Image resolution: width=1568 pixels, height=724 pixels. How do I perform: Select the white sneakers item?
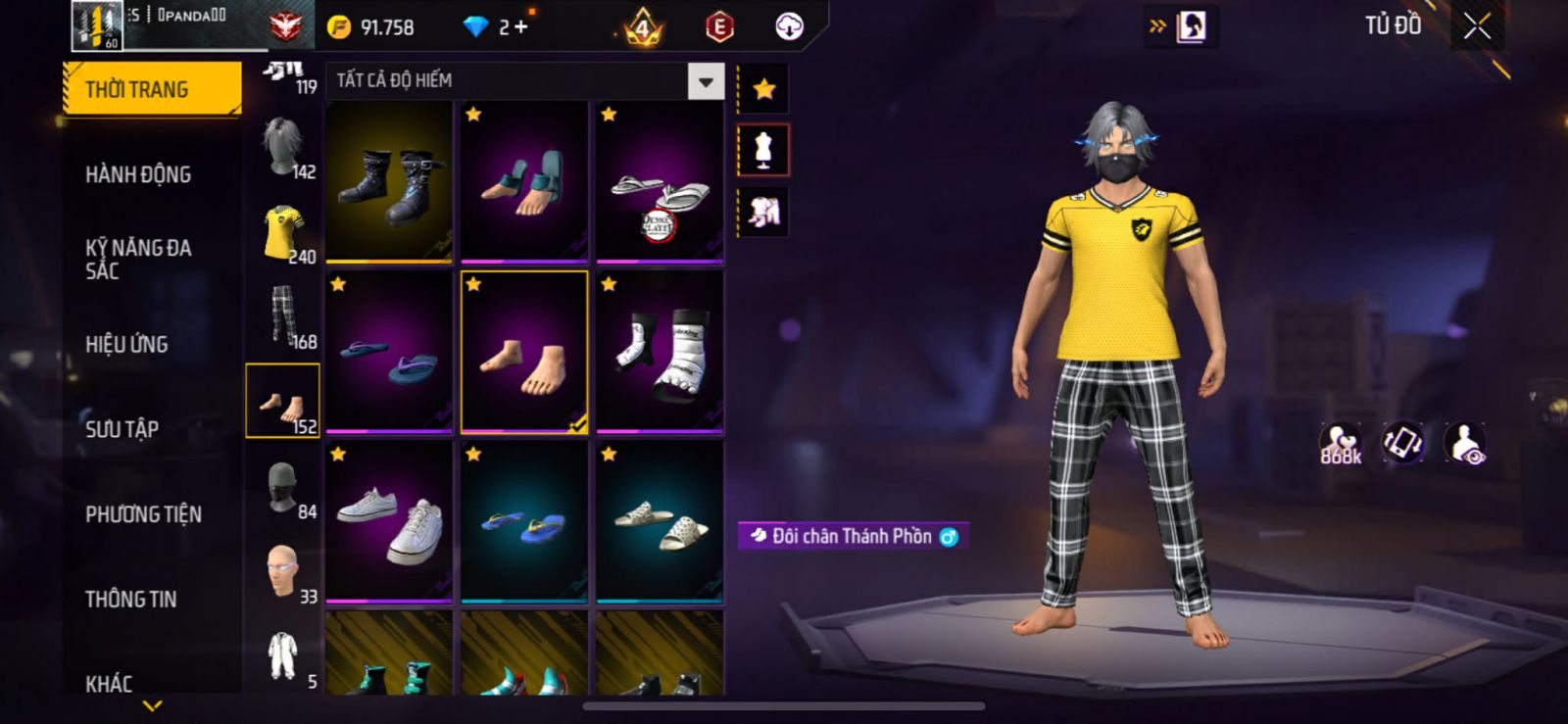click(389, 521)
